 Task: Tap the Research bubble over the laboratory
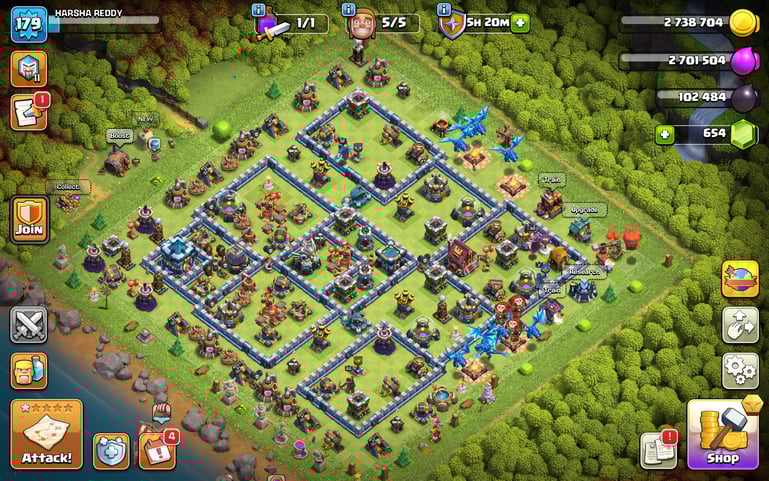point(585,271)
